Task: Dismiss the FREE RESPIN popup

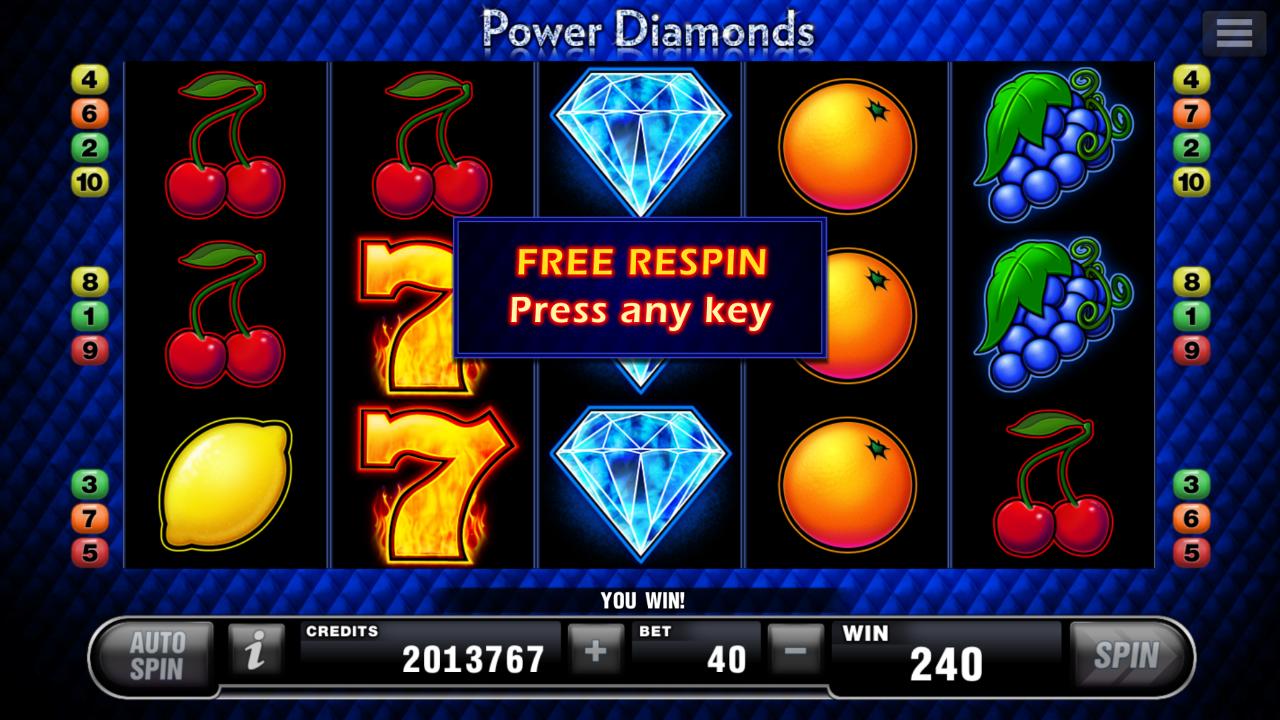Action: tap(640, 287)
